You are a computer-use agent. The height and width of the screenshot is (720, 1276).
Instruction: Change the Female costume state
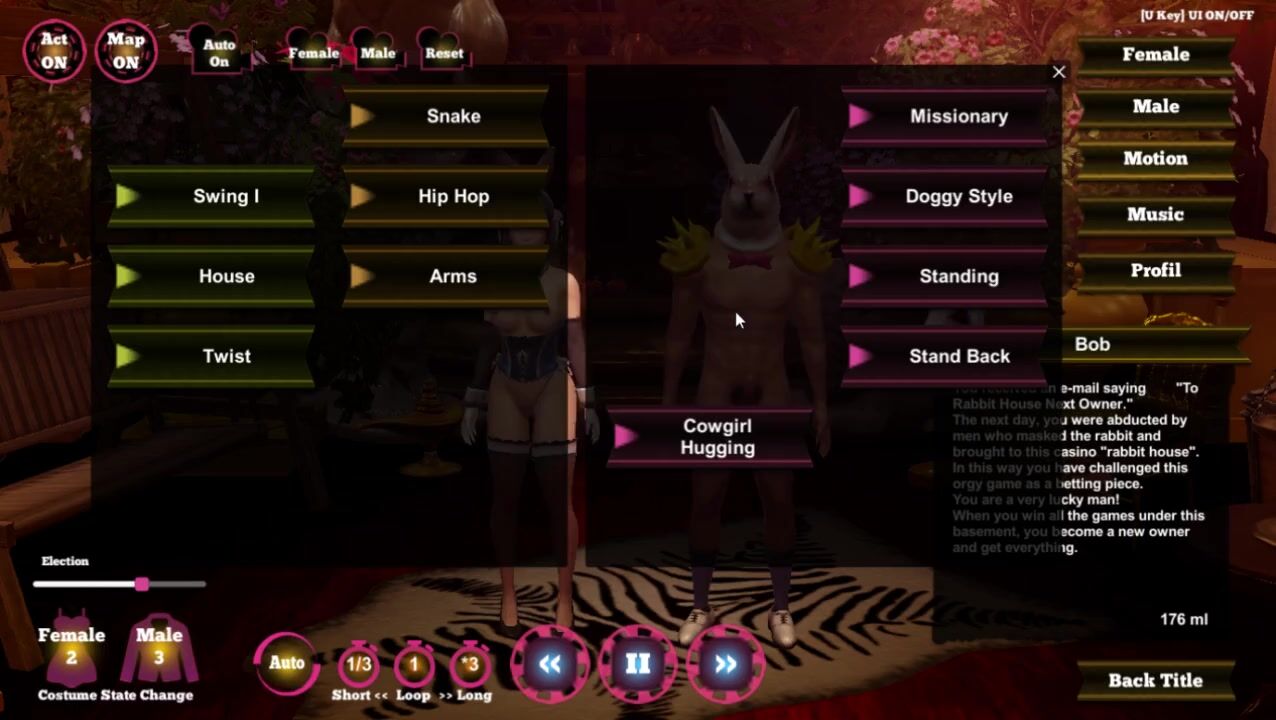(x=71, y=648)
